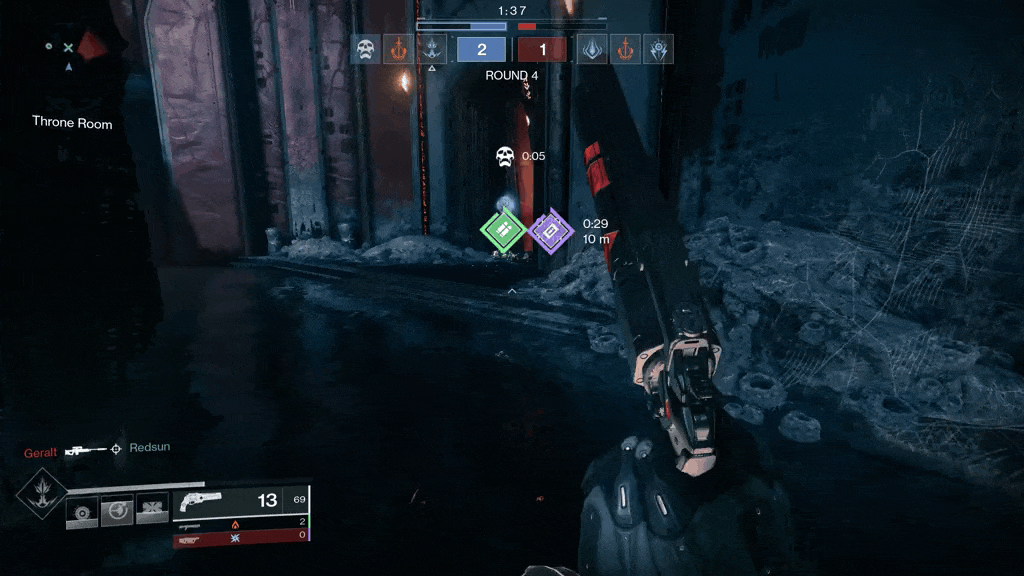Click the white skull revive marker
The image size is (1024, 576).
(x=505, y=156)
